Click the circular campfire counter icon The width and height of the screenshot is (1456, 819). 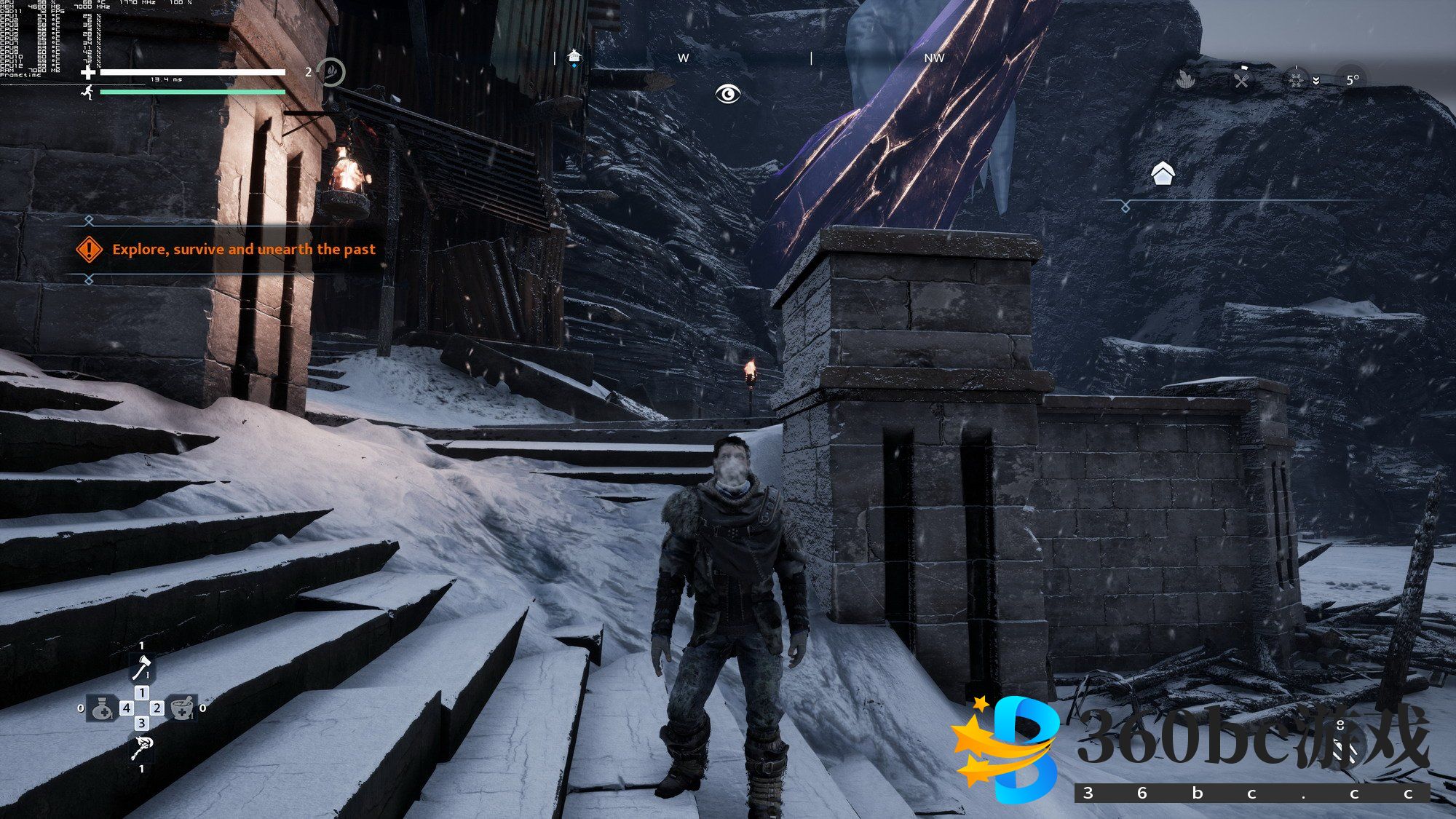tap(332, 72)
